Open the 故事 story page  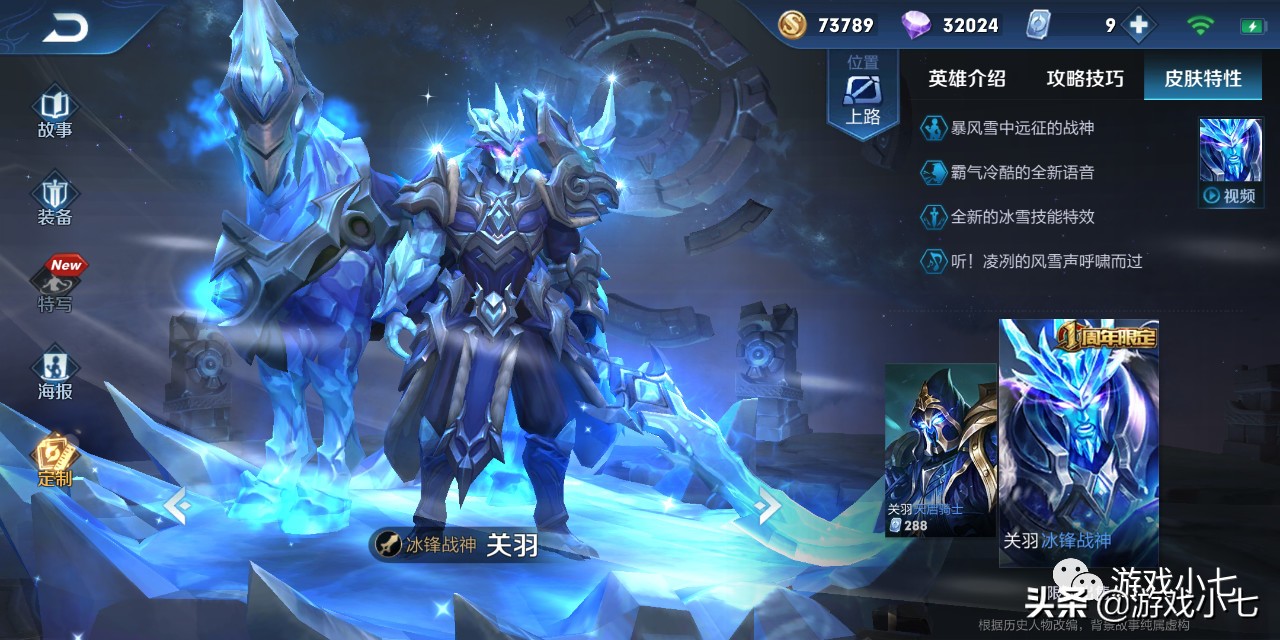55,114
